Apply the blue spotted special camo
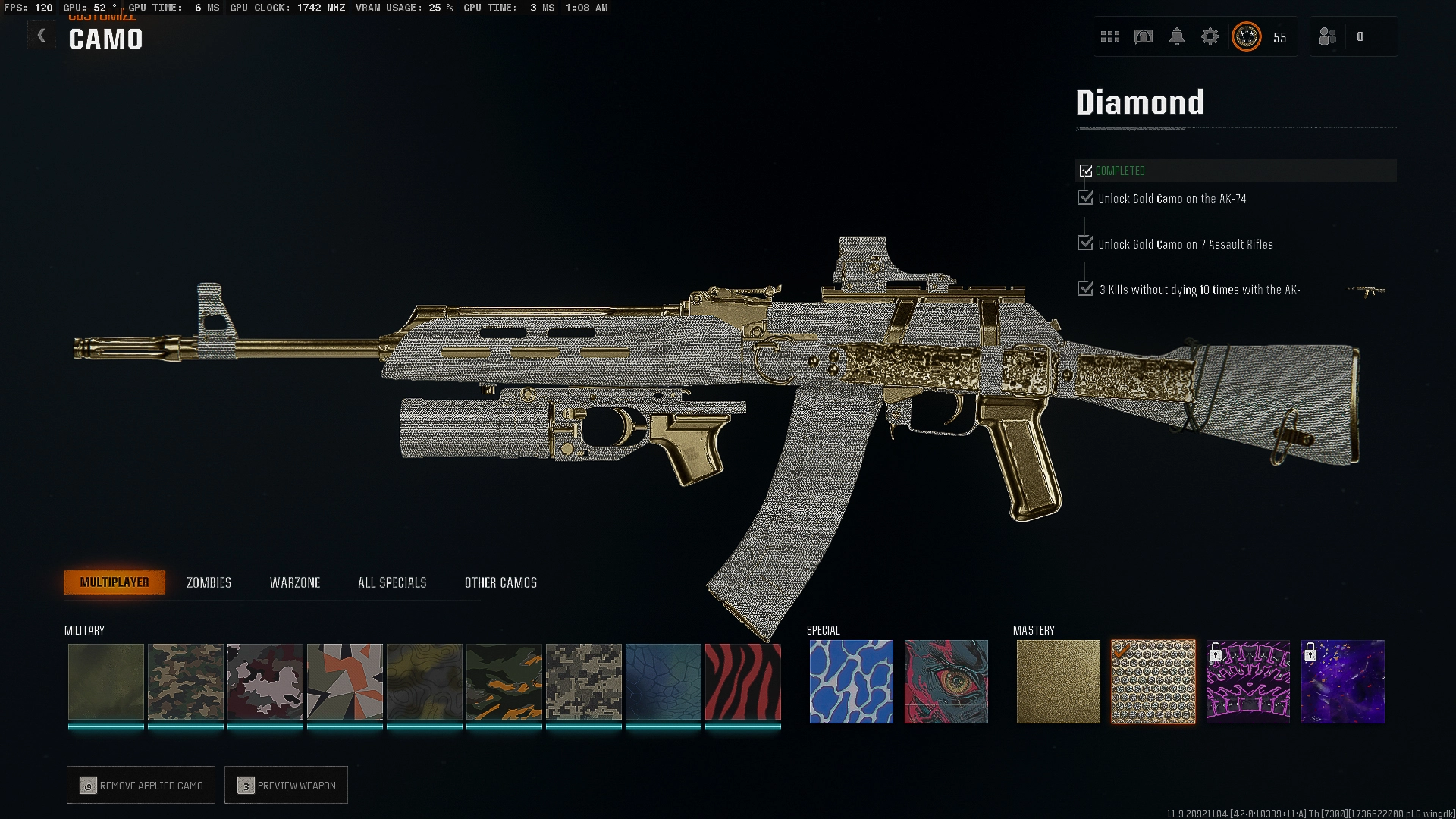The image size is (1456, 819). point(851,681)
